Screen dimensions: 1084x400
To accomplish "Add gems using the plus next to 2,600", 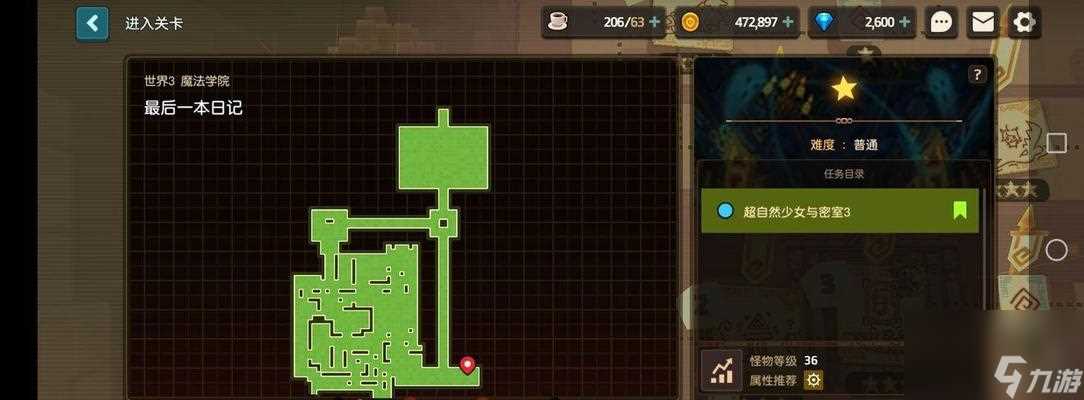I will click(x=904, y=22).
